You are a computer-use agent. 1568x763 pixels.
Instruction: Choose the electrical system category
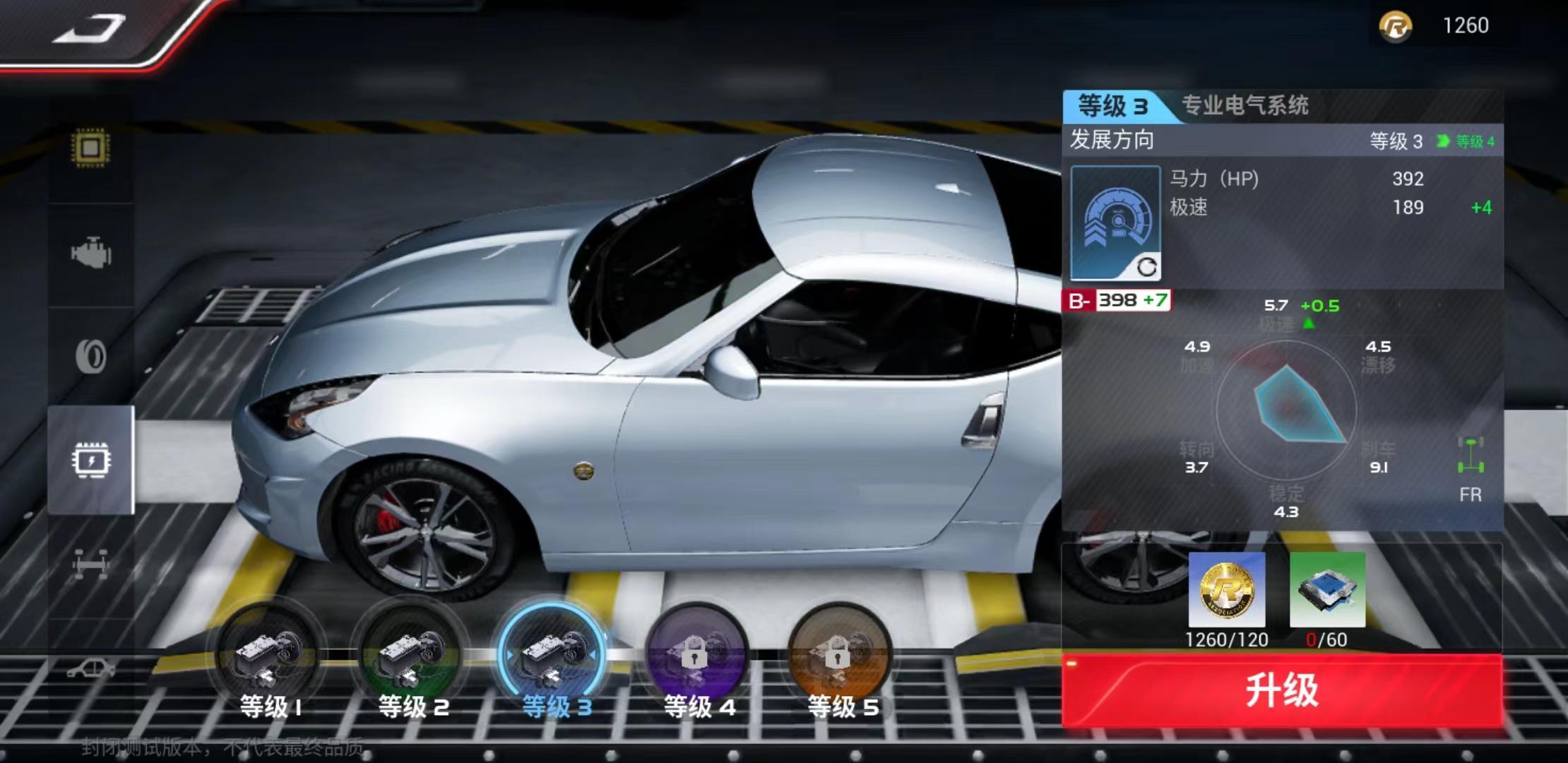[x=90, y=461]
